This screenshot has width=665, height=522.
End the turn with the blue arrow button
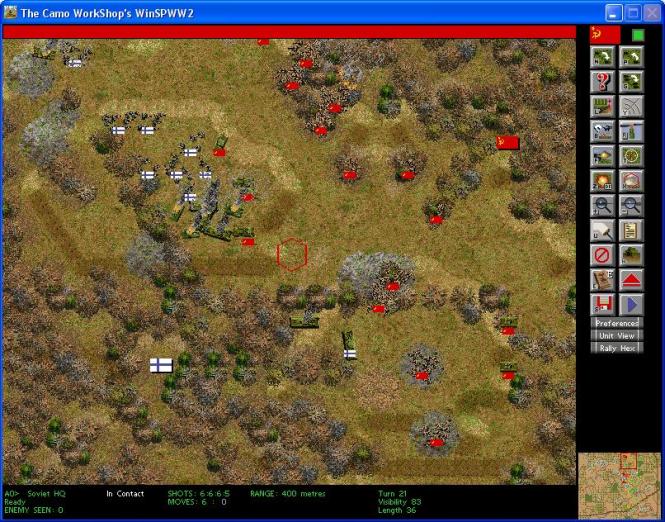[x=631, y=304]
